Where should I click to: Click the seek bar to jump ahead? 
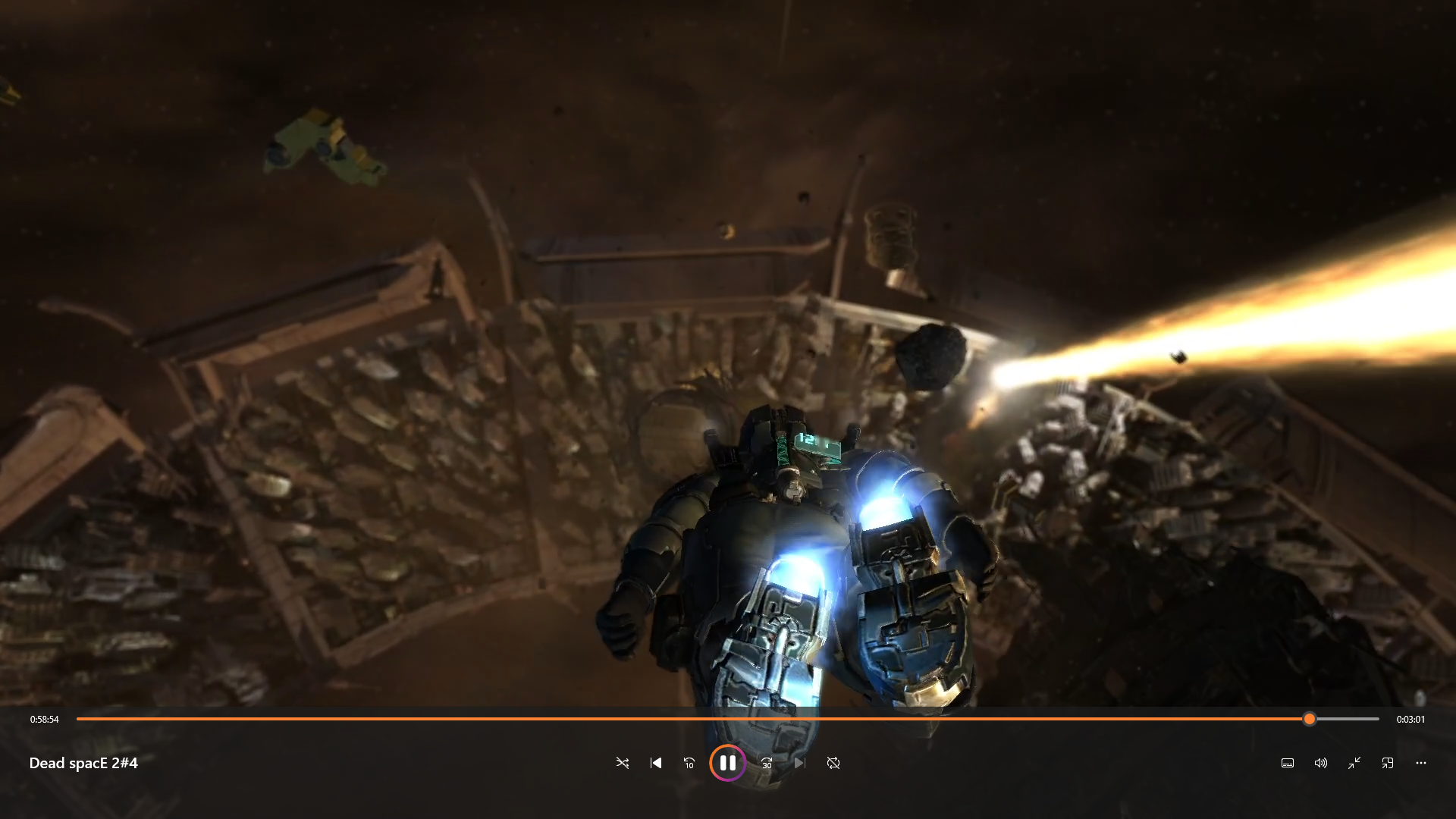pos(1350,719)
